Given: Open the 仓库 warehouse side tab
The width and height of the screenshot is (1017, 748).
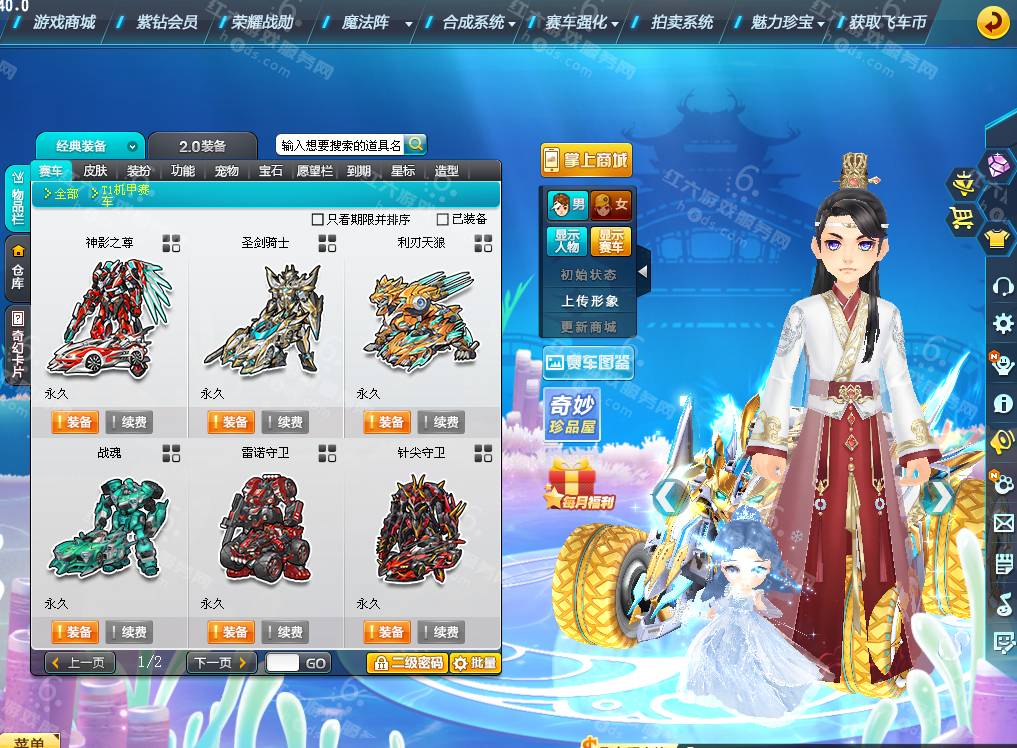Looking at the screenshot, I should (x=17, y=266).
